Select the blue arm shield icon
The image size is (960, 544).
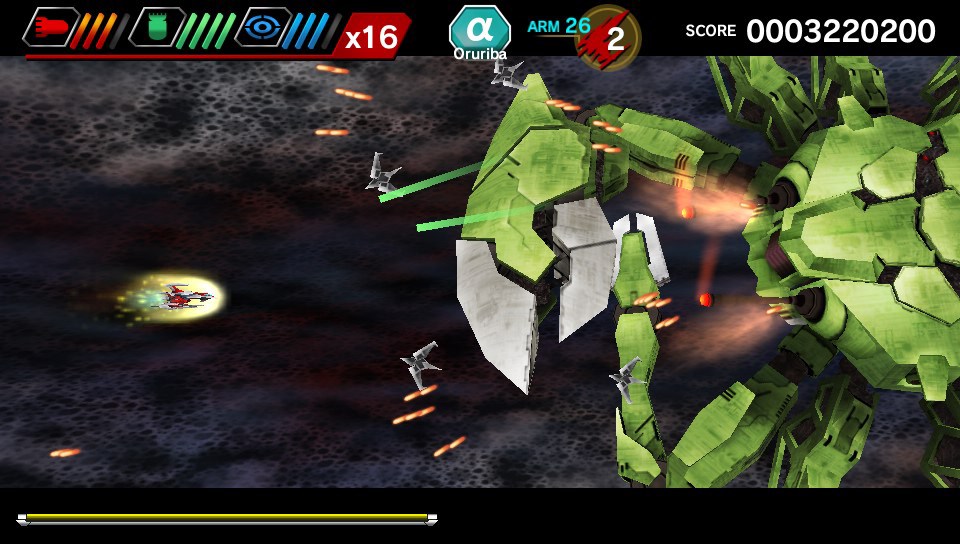[x=264, y=28]
